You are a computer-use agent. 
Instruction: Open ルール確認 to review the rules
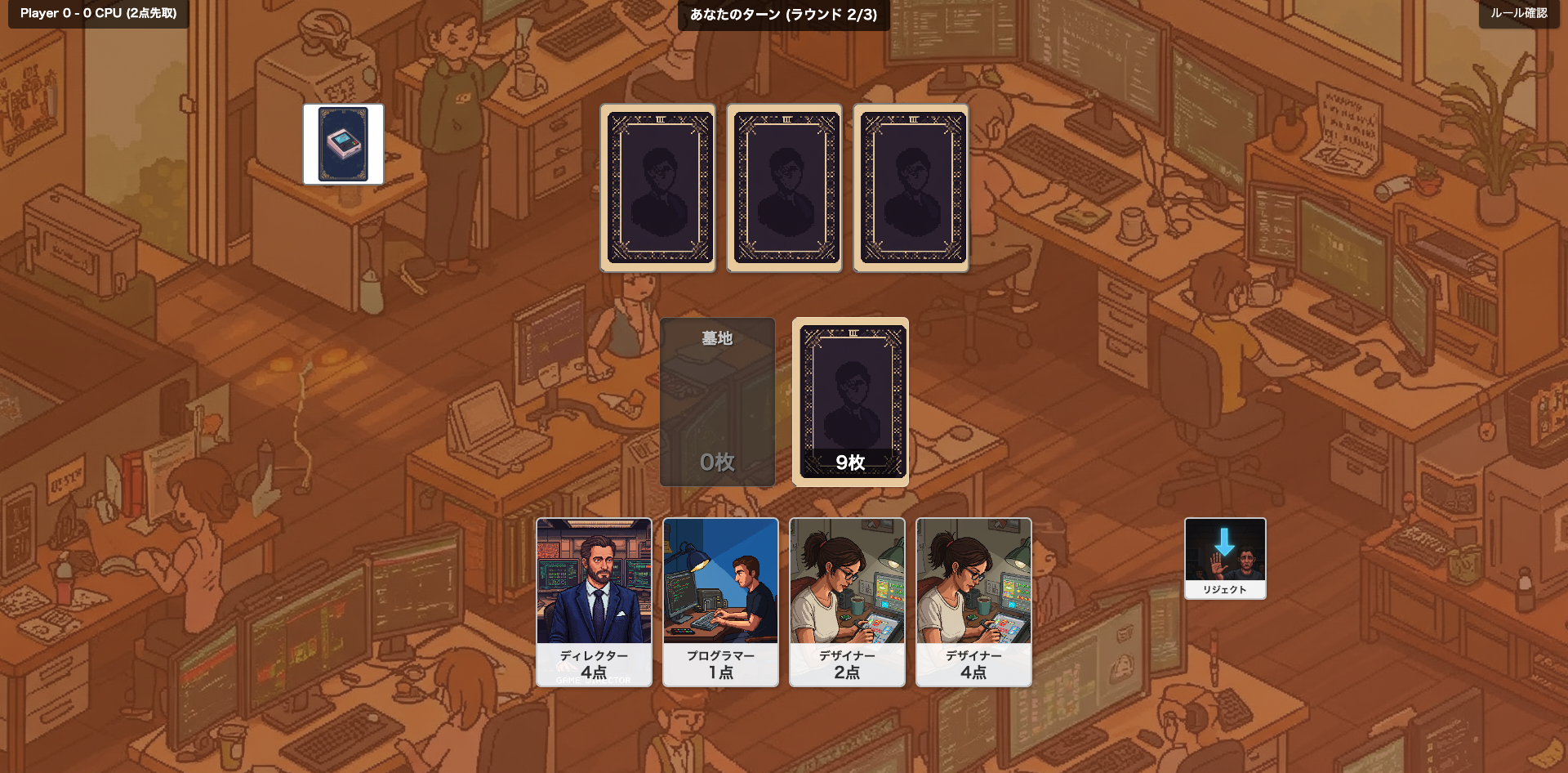[1521, 14]
